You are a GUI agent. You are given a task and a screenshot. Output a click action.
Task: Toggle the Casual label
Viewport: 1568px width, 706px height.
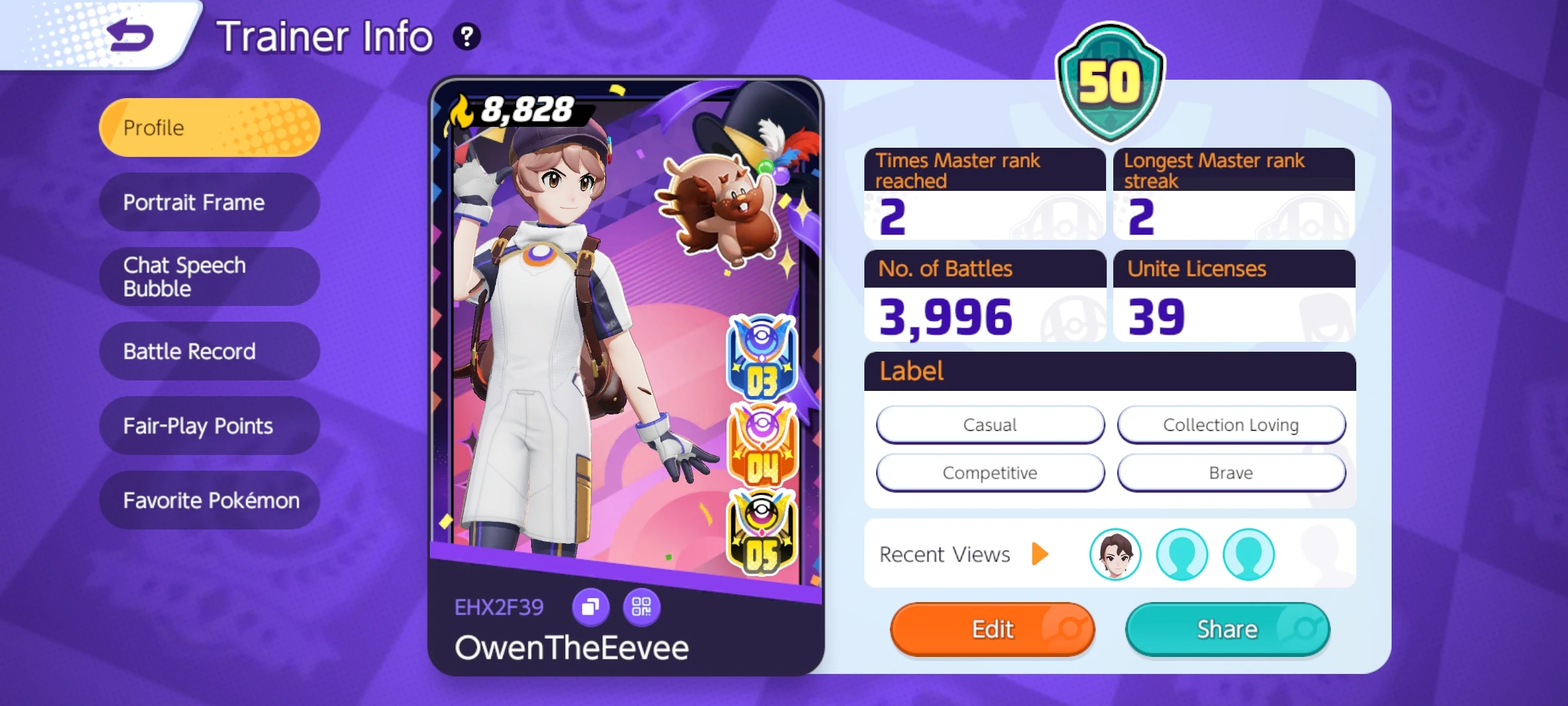pyautogui.click(x=990, y=424)
